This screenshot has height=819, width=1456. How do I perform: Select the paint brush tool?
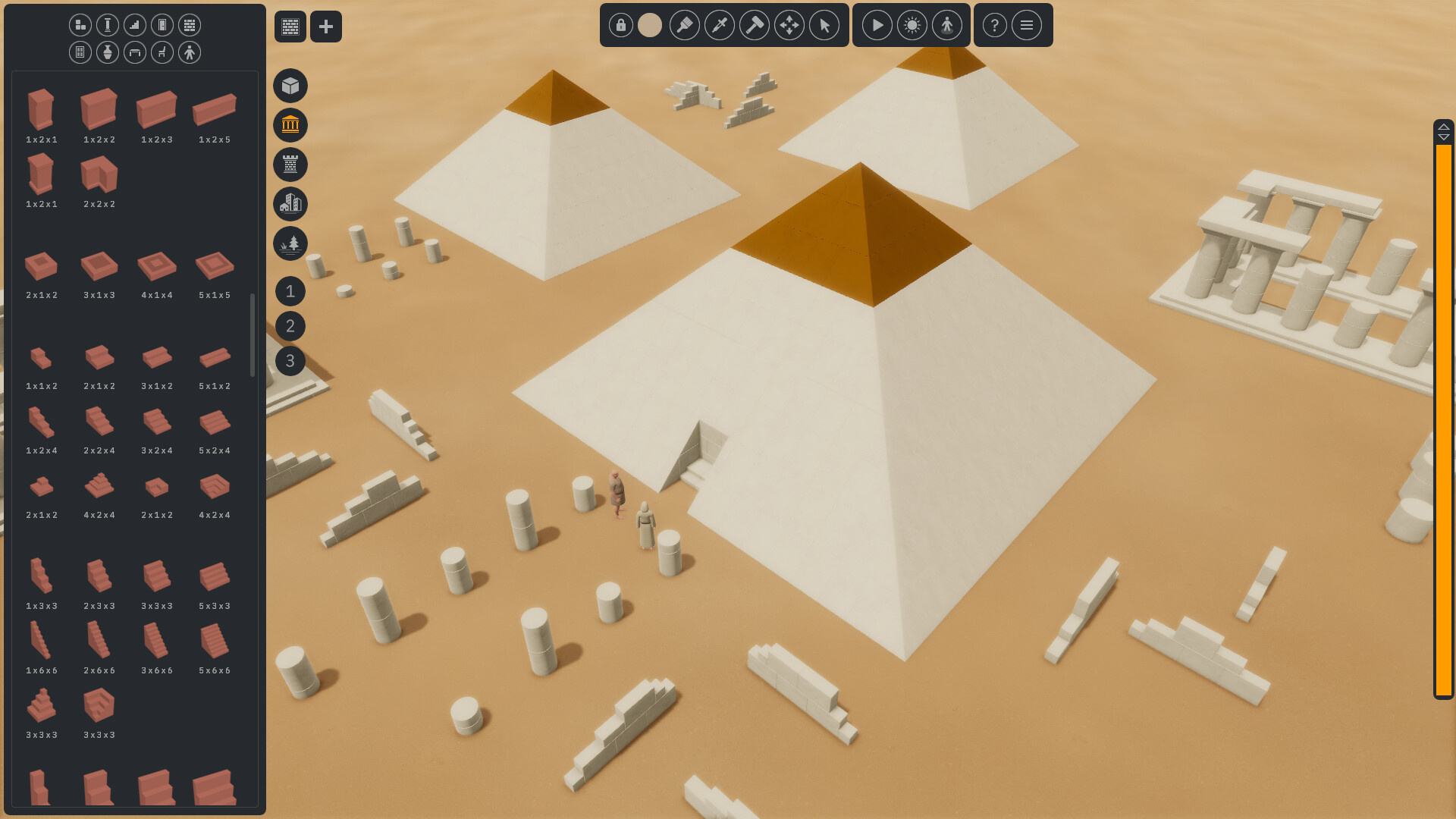click(685, 25)
